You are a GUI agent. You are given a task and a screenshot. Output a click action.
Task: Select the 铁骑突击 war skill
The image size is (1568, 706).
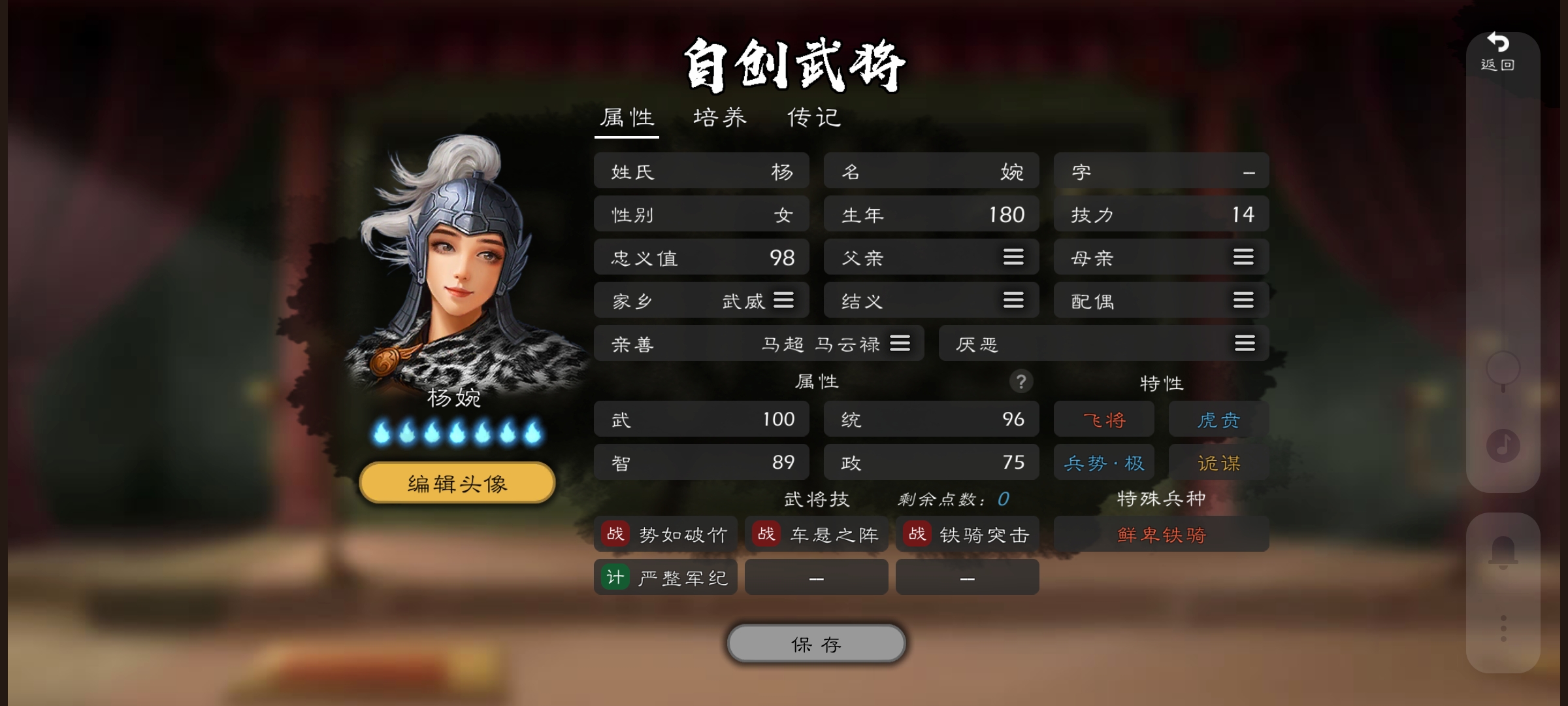pyautogui.click(x=967, y=534)
